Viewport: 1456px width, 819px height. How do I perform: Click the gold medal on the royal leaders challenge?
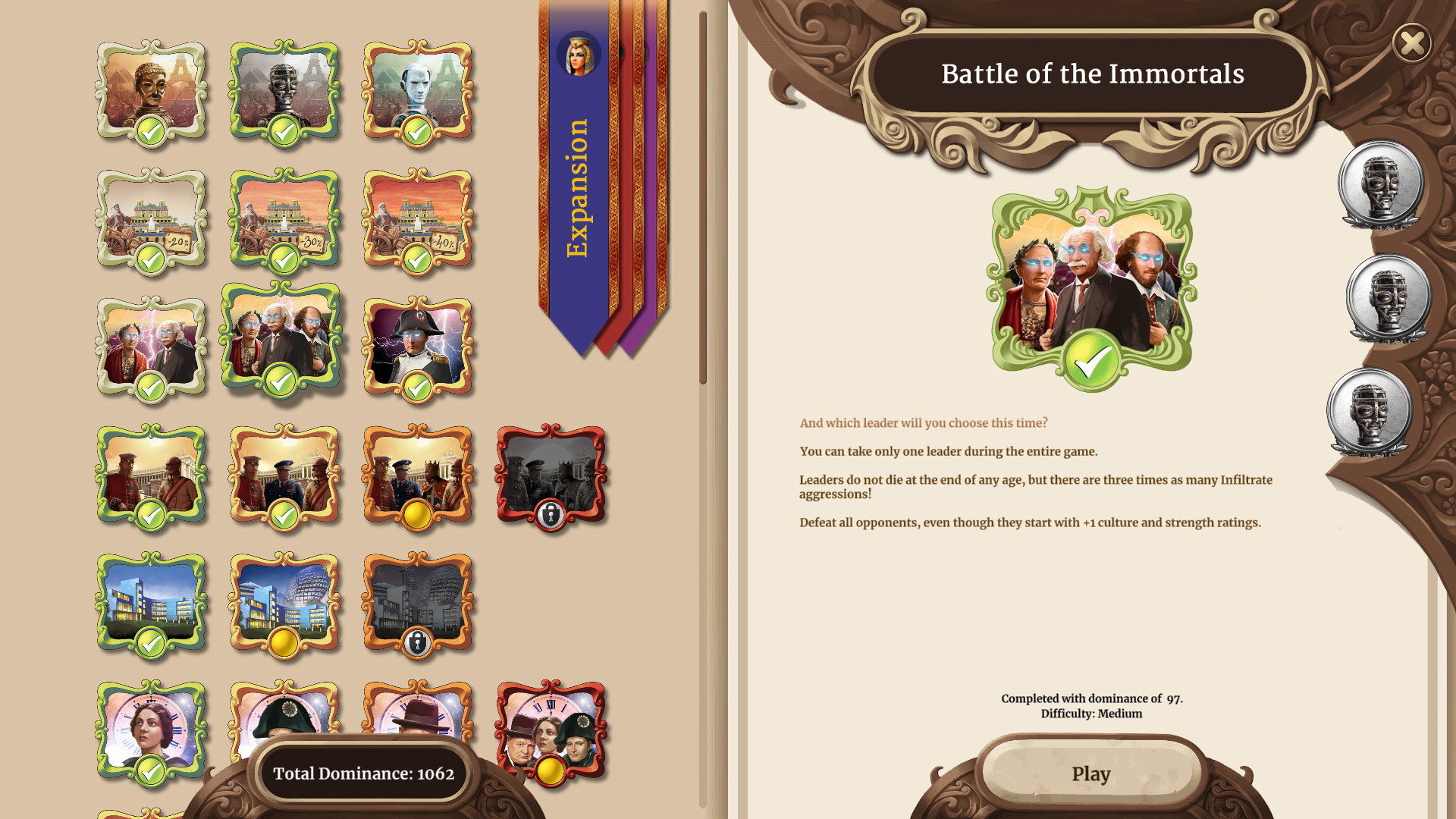(418, 513)
